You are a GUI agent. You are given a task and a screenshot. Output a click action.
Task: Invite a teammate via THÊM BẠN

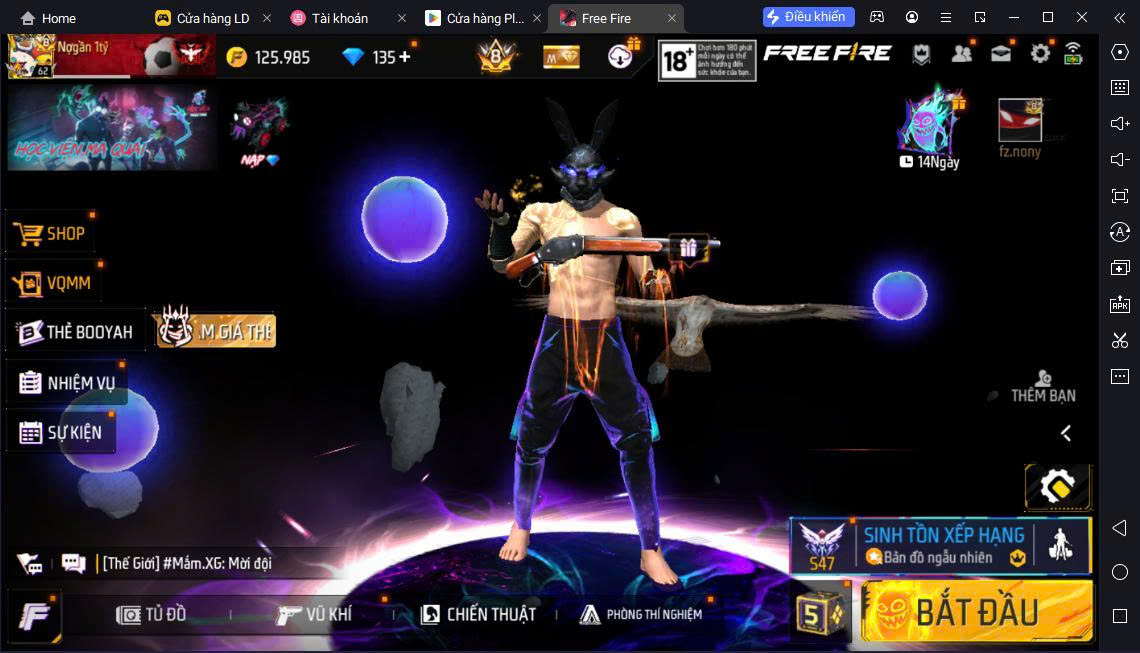tap(1043, 386)
